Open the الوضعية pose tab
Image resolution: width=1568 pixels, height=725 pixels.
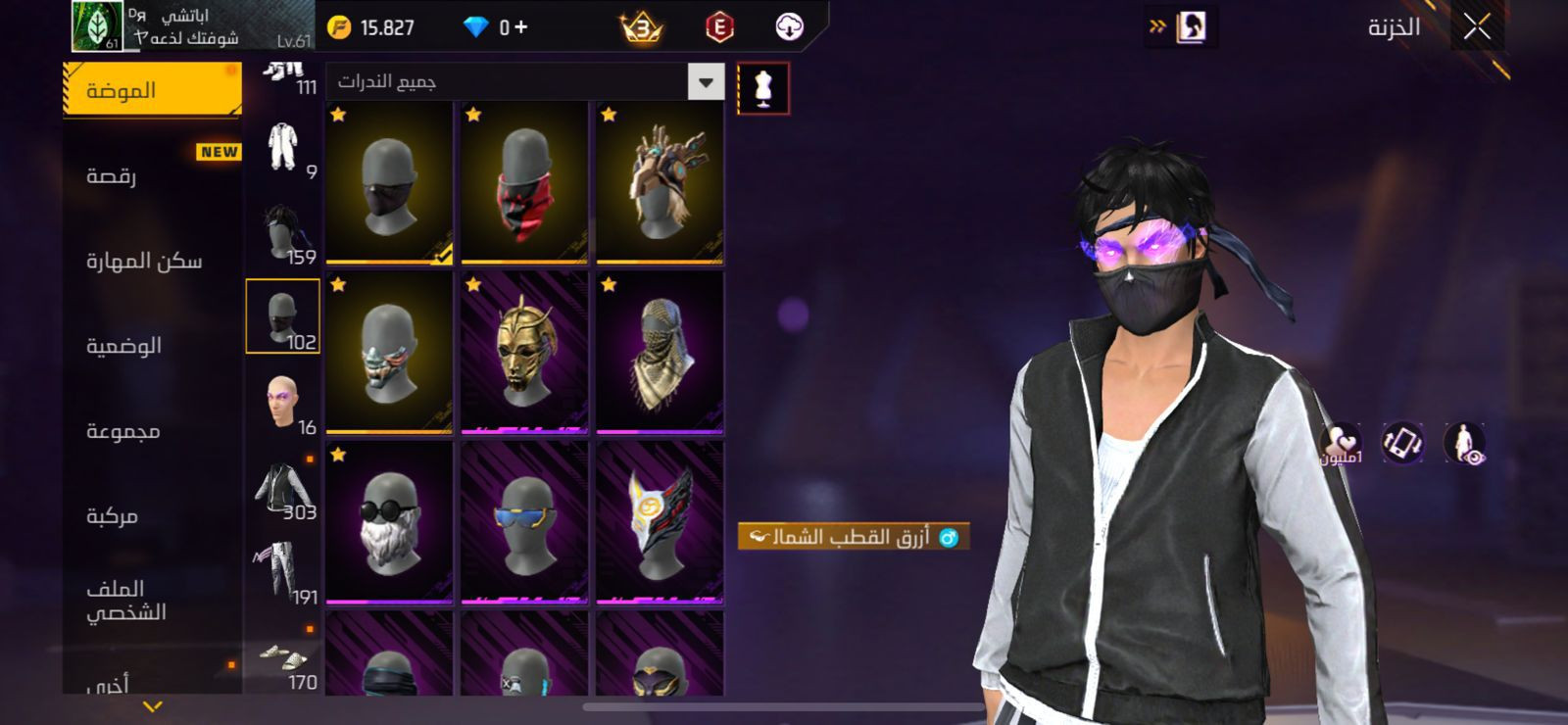pyautogui.click(x=123, y=346)
